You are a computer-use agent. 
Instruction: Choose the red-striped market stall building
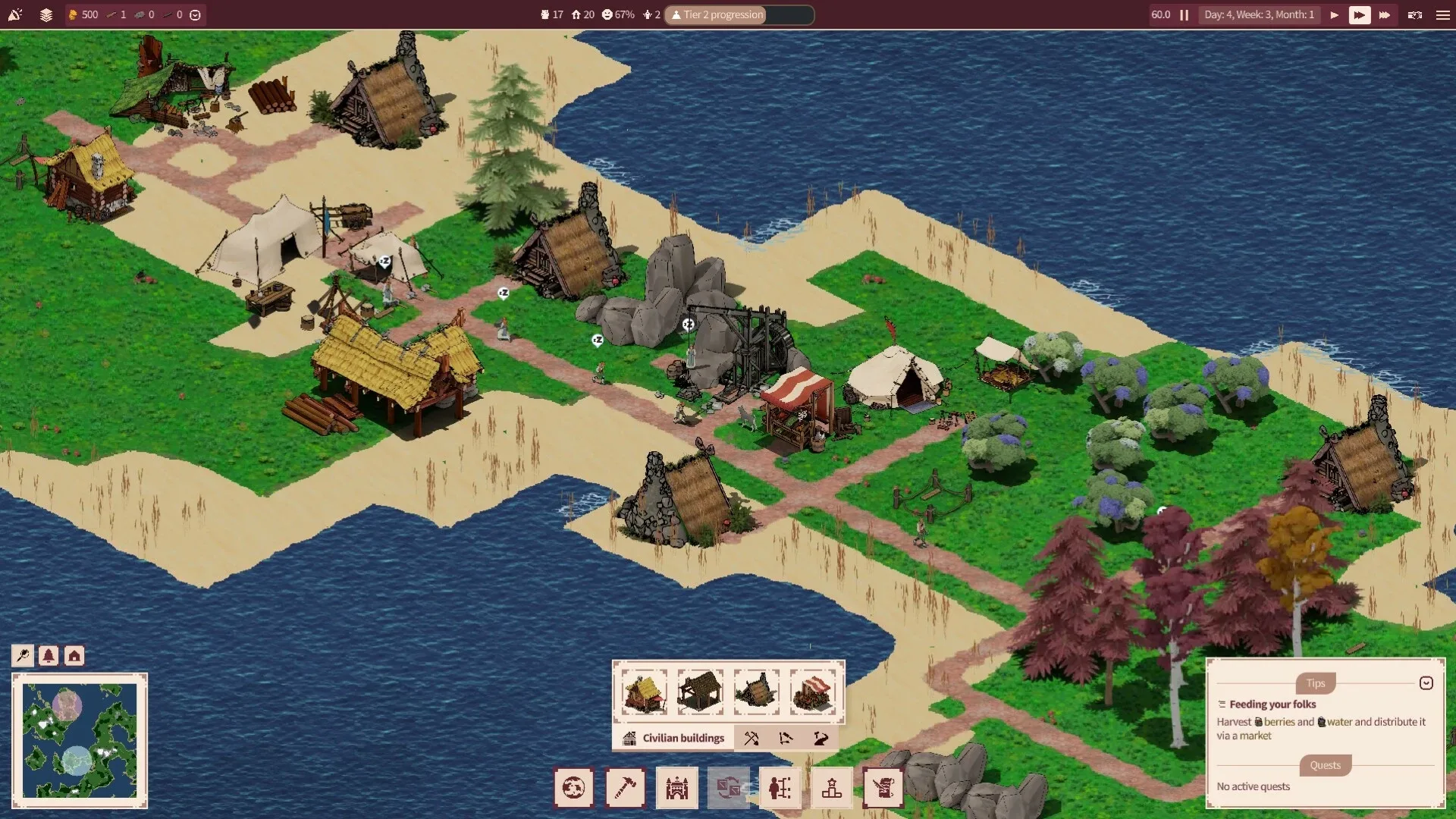click(811, 692)
